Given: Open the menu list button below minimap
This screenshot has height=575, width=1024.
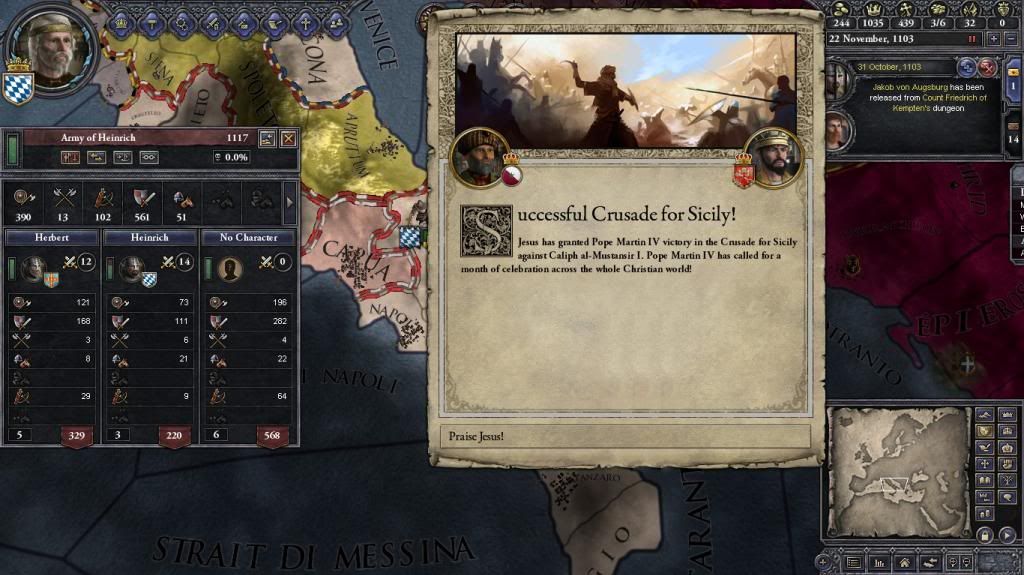Looking at the screenshot, I should [853, 564].
